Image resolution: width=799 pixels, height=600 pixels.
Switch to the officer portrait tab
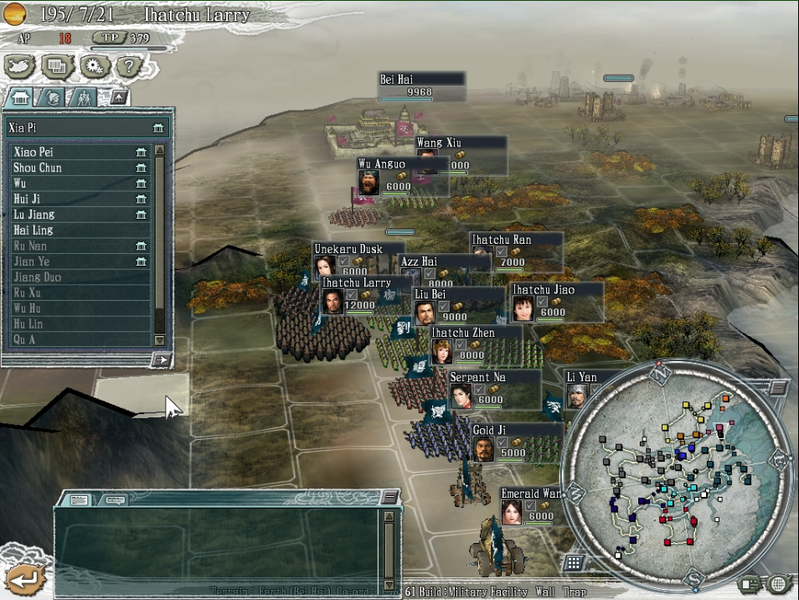coord(51,97)
